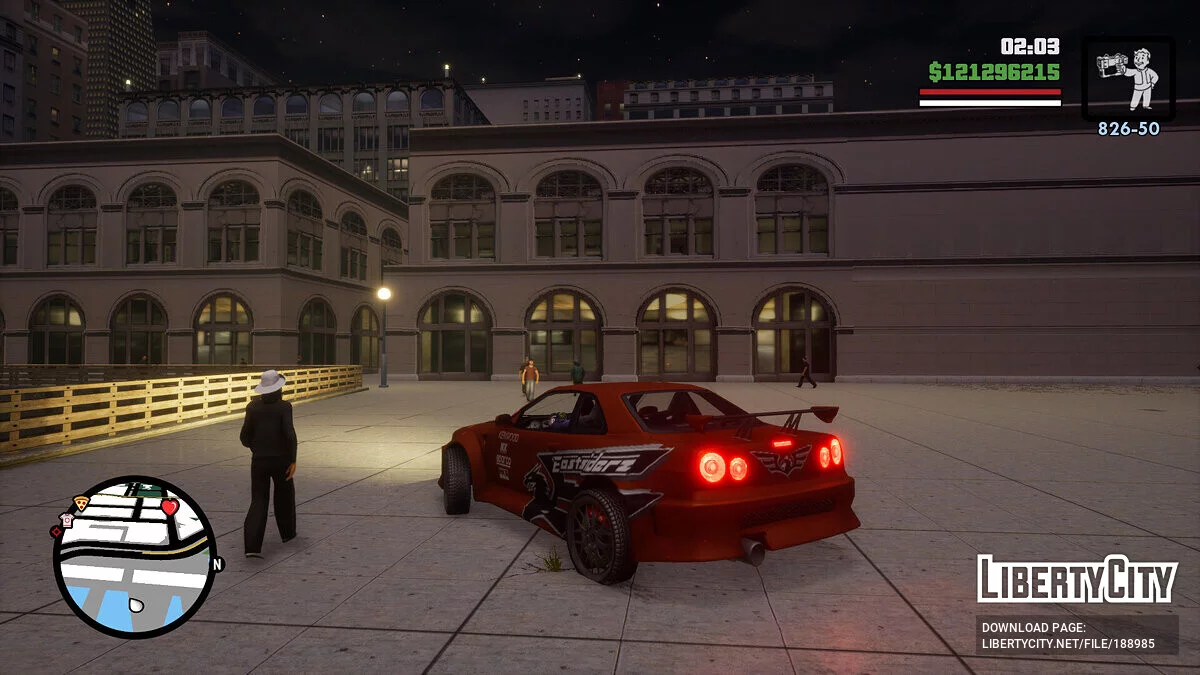The width and height of the screenshot is (1200, 675).
Task: Choose the clothing store shirt marker
Action: (66, 520)
